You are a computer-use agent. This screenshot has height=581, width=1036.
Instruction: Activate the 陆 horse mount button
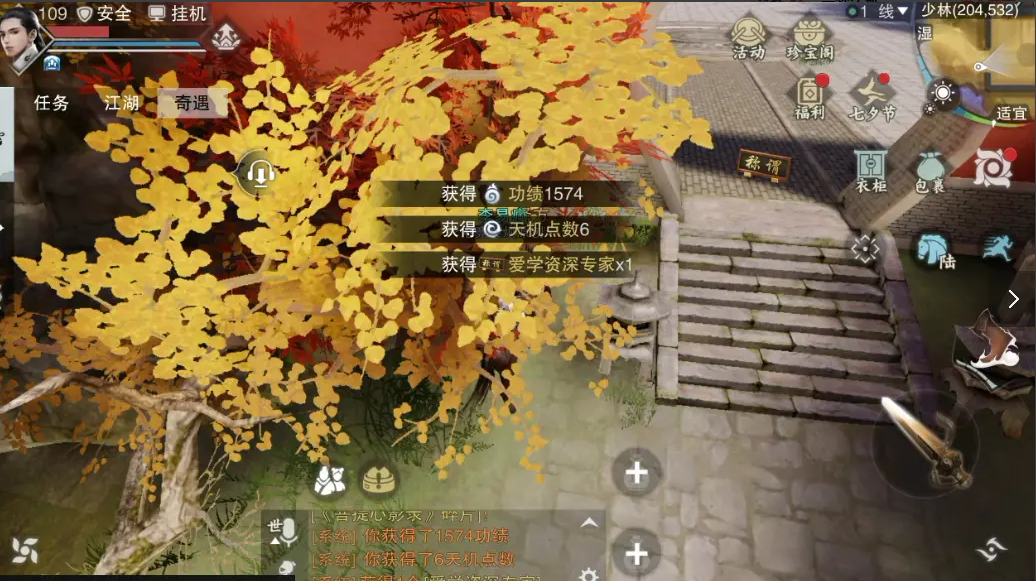[933, 249]
